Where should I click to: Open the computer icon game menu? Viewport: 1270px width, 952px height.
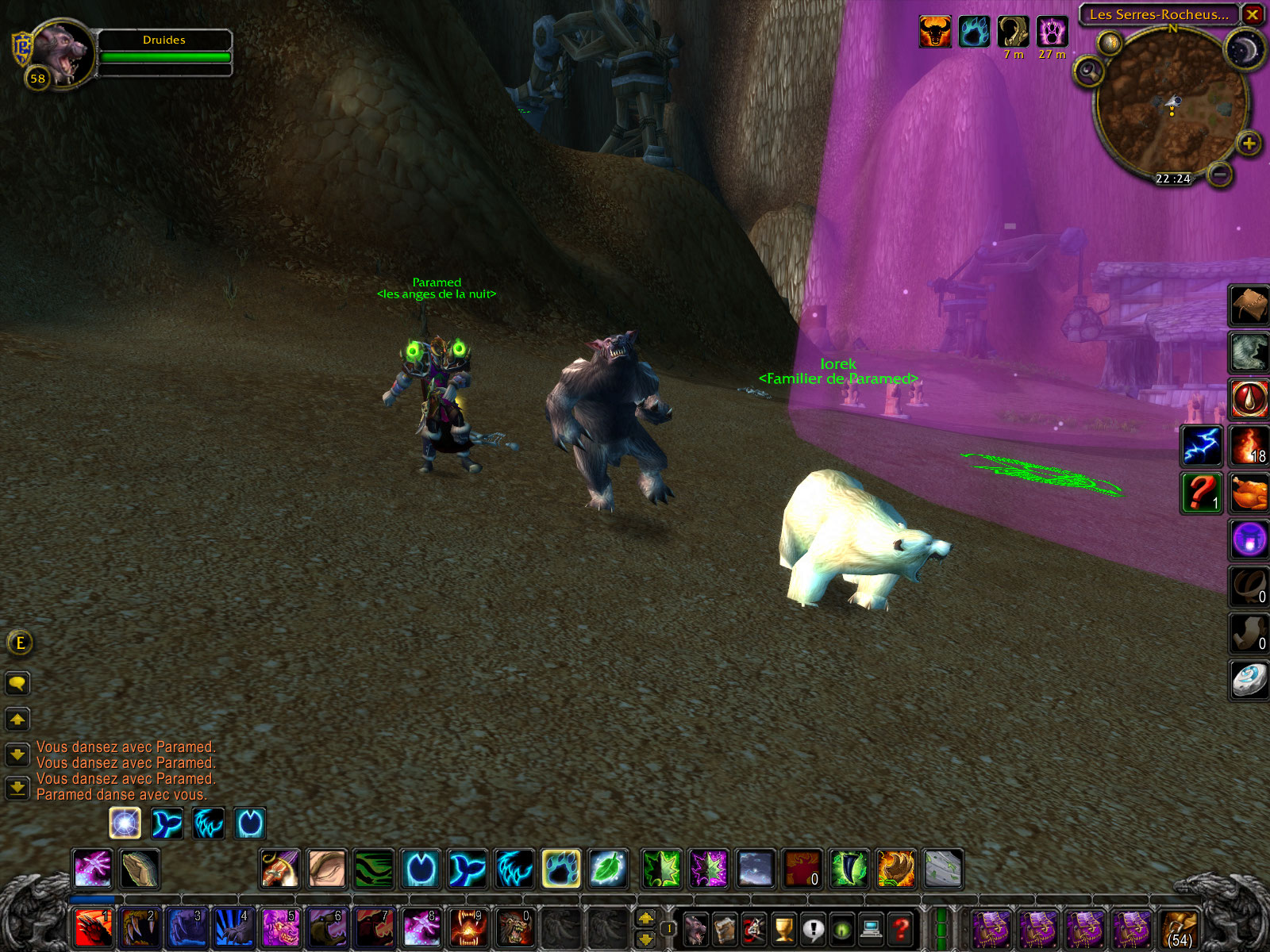click(872, 928)
